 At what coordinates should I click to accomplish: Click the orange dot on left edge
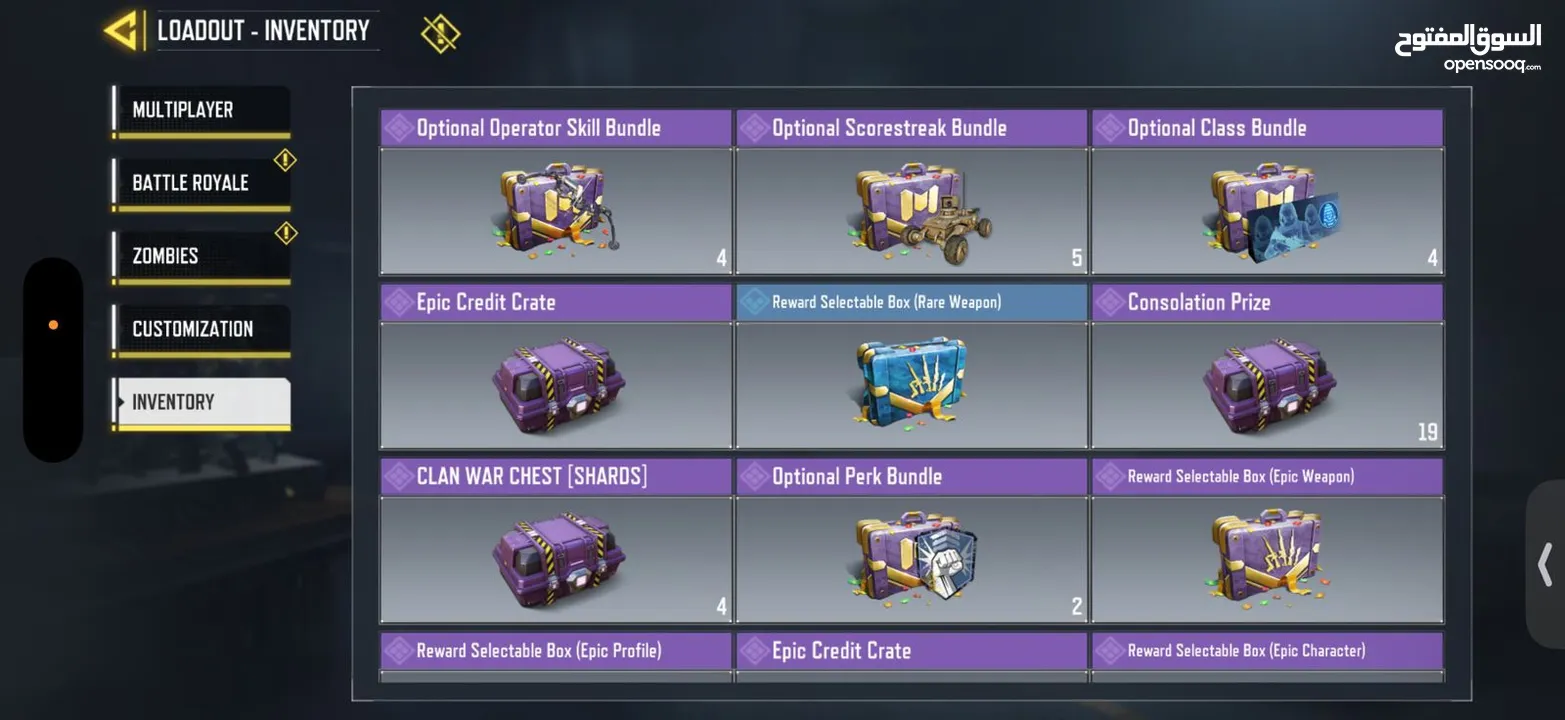point(53,322)
